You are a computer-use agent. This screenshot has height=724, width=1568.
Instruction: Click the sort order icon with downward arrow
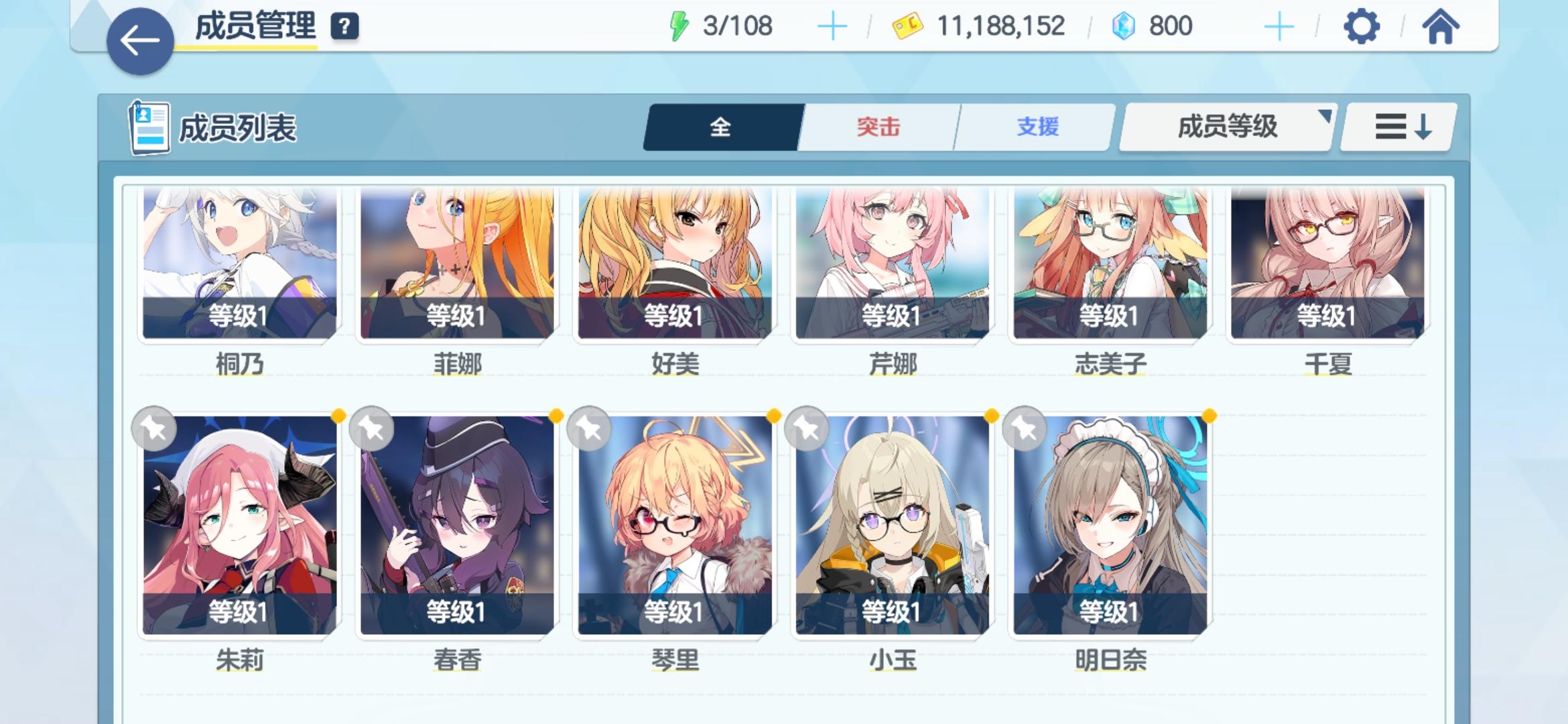click(1402, 126)
